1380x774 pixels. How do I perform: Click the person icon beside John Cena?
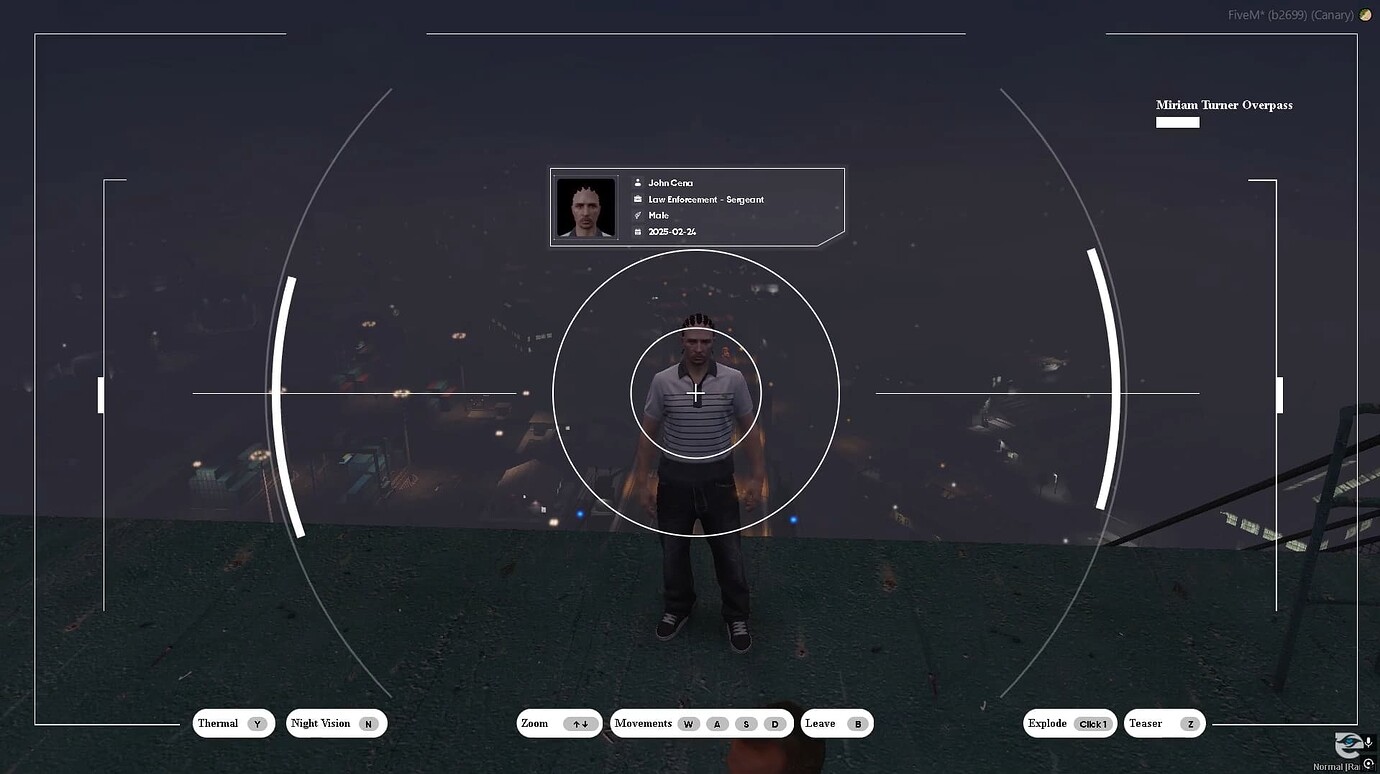coord(638,182)
